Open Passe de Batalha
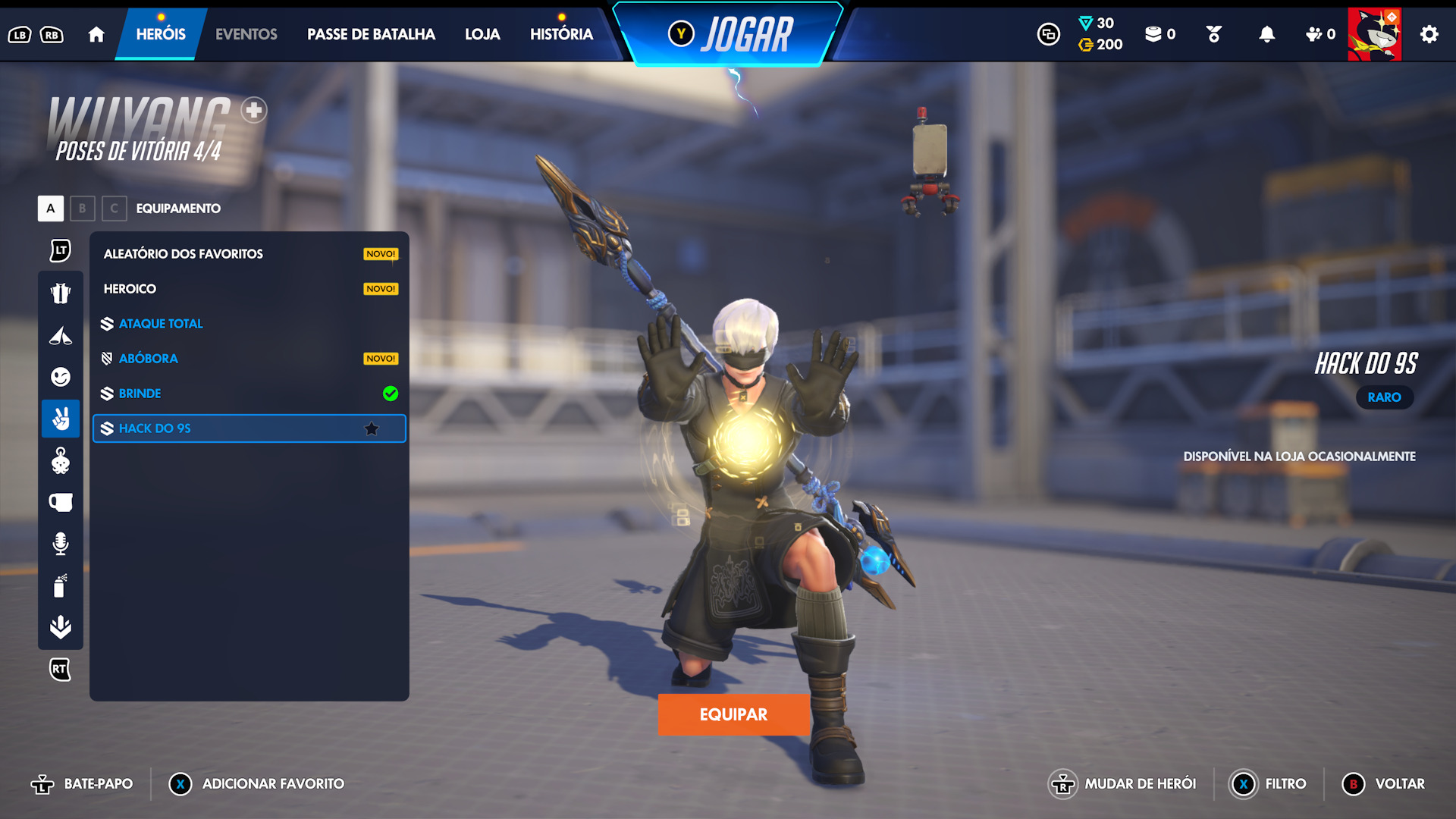The height and width of the screenshot is (819, 1456). [371, 34]
